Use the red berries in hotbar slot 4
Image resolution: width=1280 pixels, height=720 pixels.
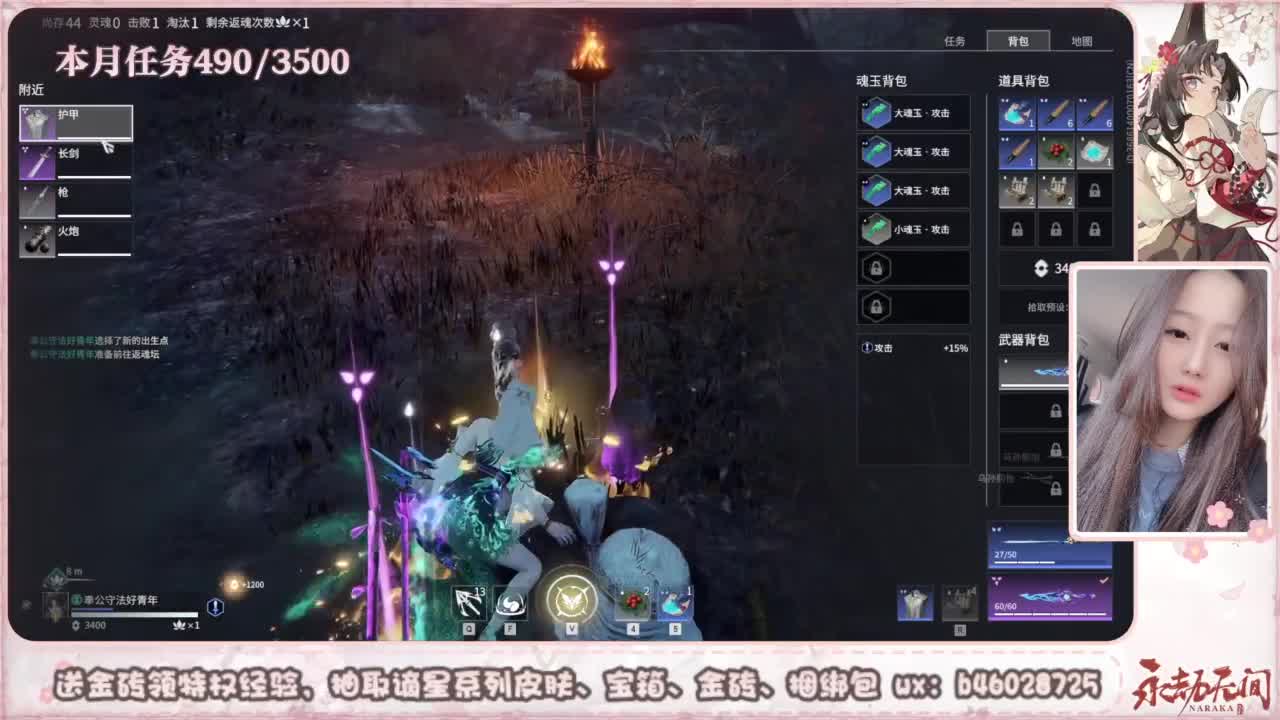tap(632, 601)
